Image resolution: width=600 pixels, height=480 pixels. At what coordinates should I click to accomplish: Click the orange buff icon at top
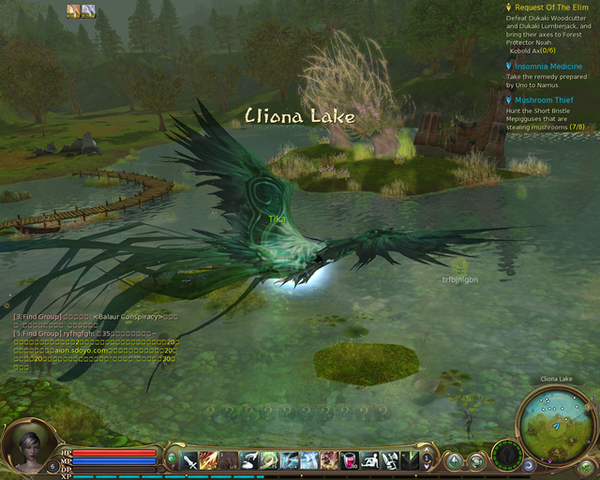(x=73, y=11)
